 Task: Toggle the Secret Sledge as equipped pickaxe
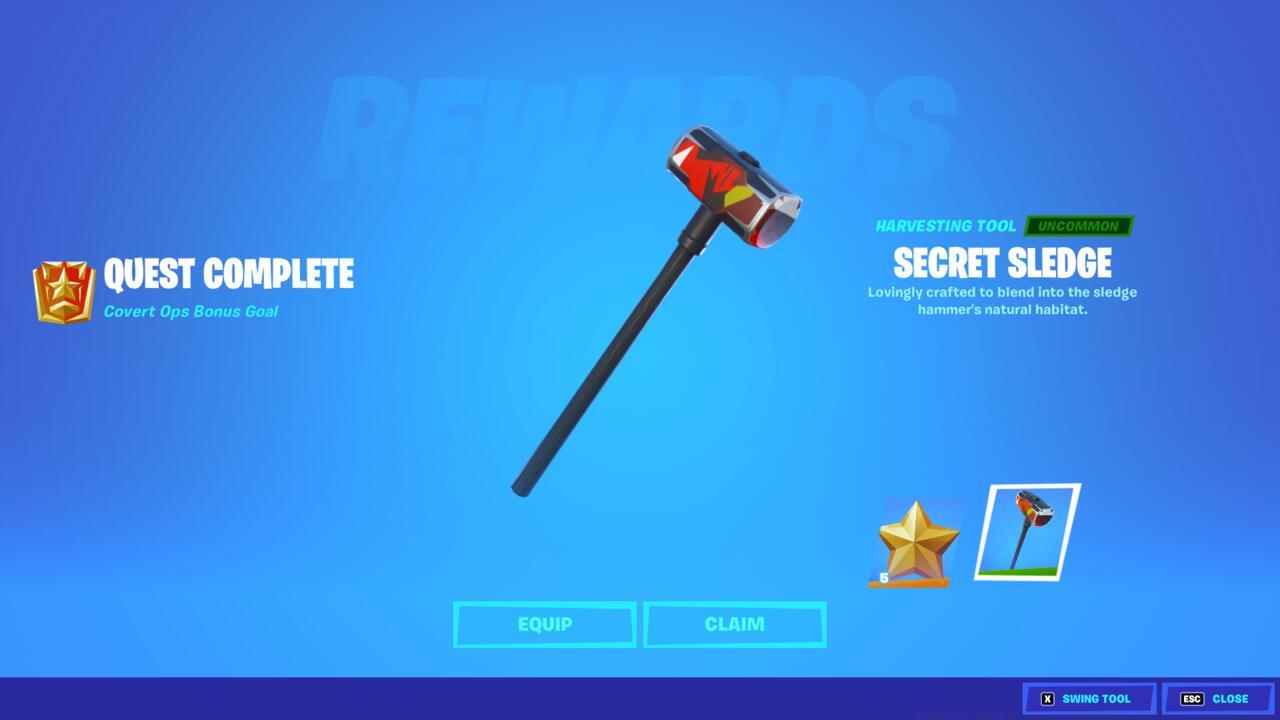click(545, 624)
